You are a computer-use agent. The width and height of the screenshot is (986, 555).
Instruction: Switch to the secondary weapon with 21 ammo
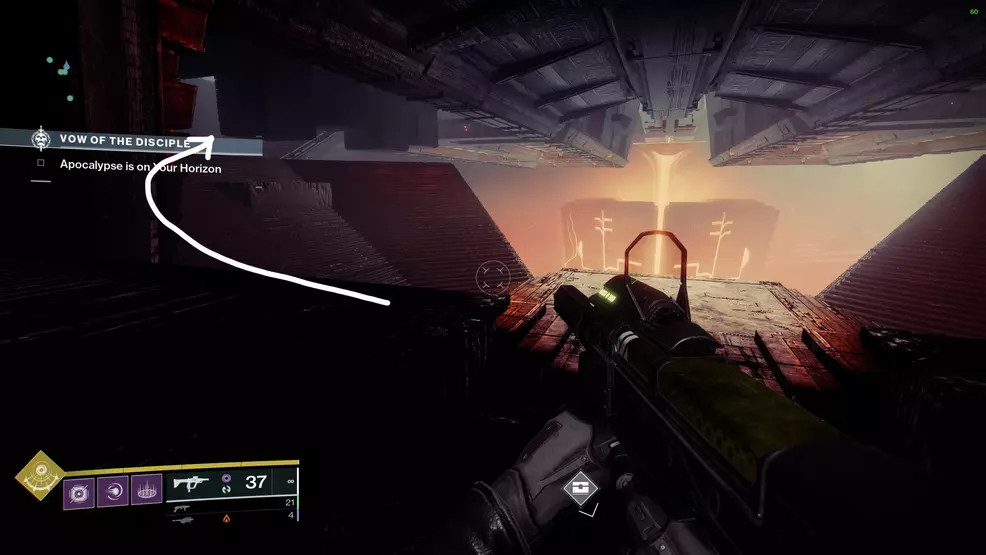click(x=182, y=503)
